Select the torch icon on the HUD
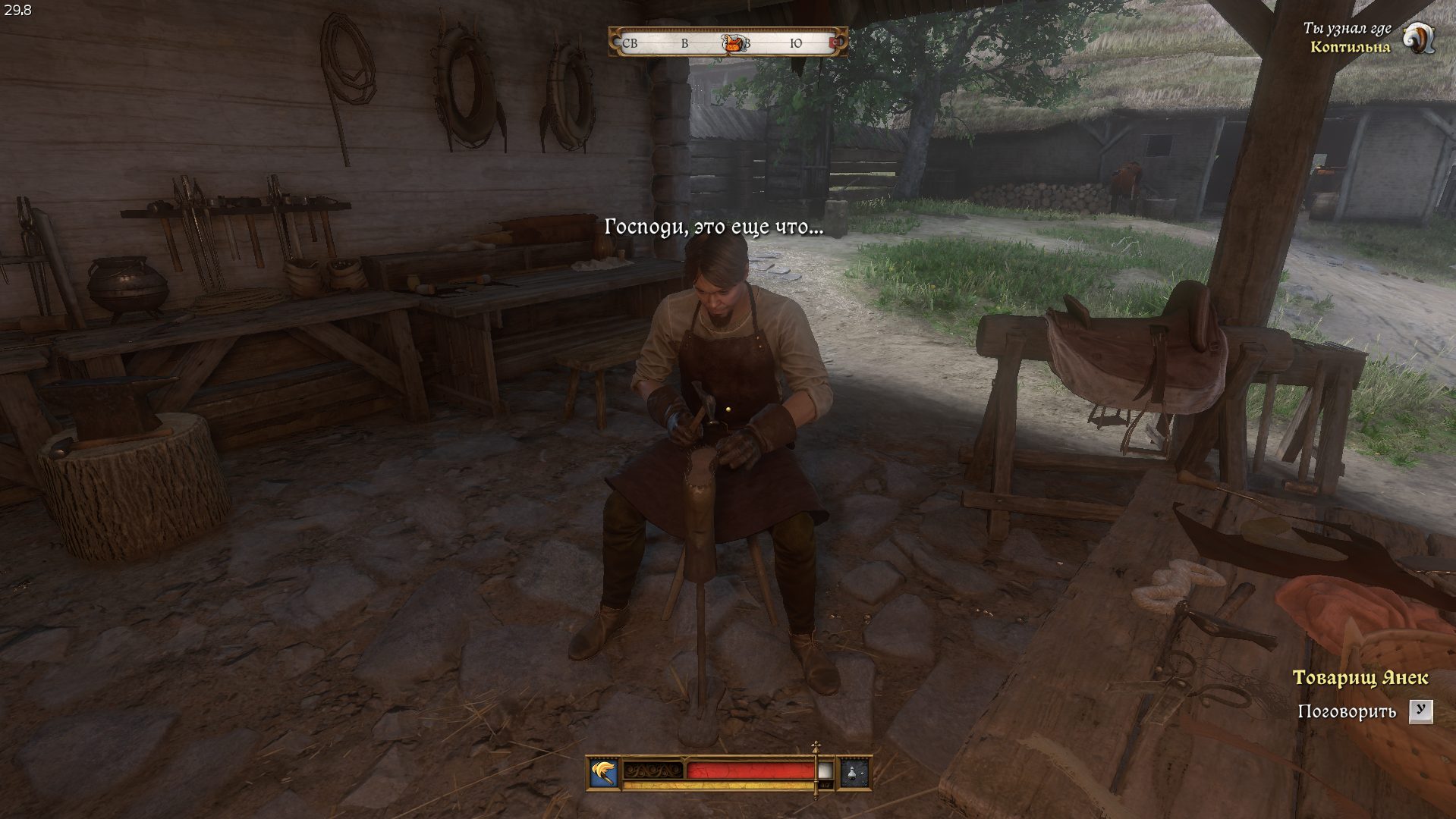 click(x=605, y=773)
